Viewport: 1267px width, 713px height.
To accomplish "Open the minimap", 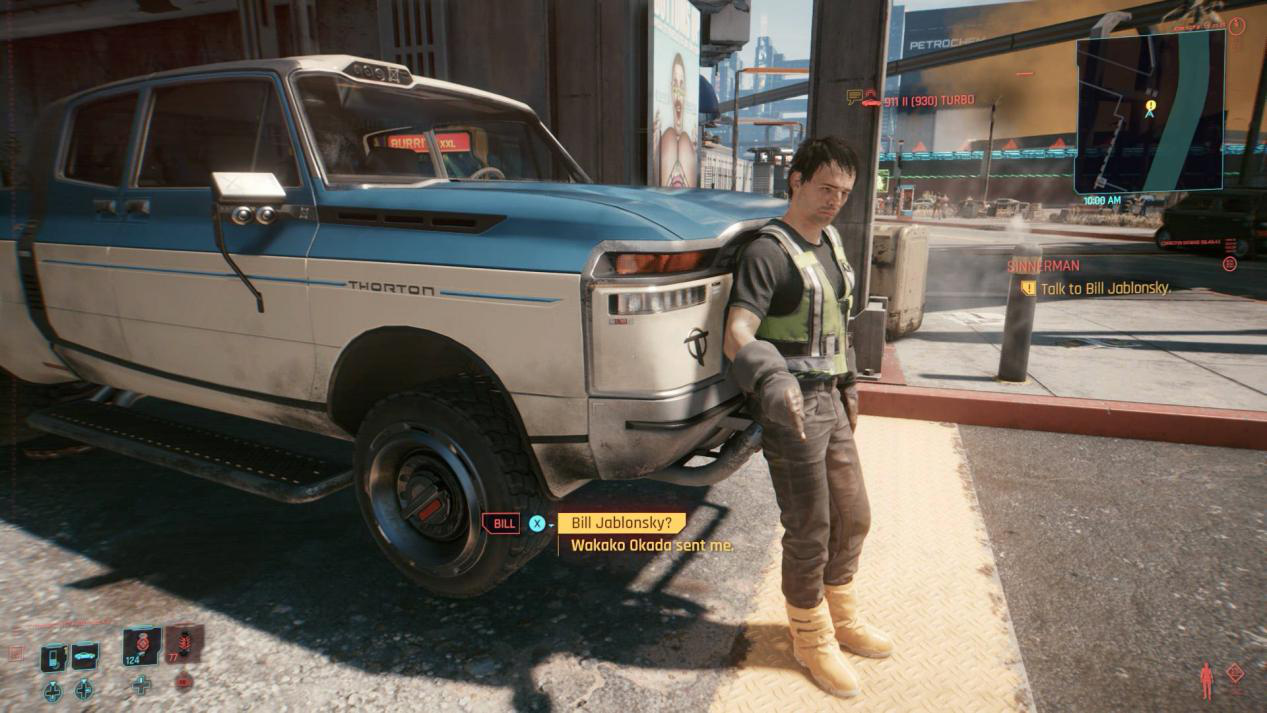I will click(1149, 110).
